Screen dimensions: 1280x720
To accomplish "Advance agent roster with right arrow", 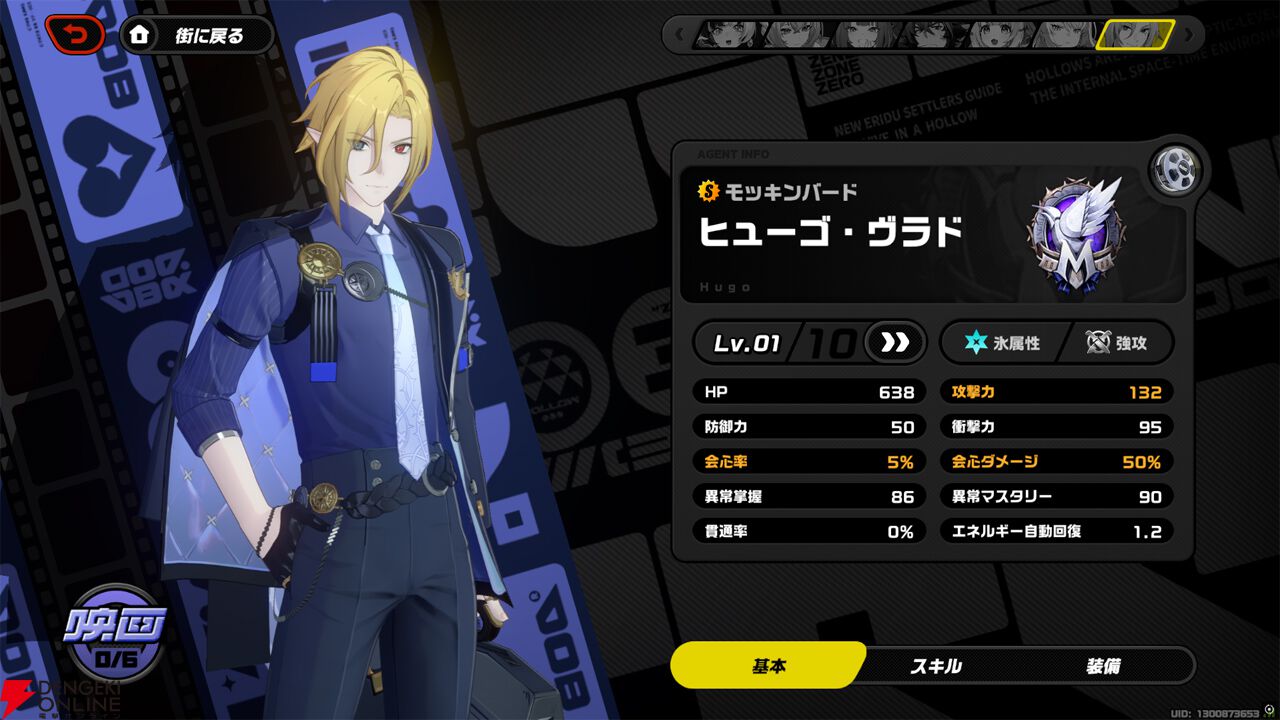I will pyautogui.click(x=1188, y=35).
